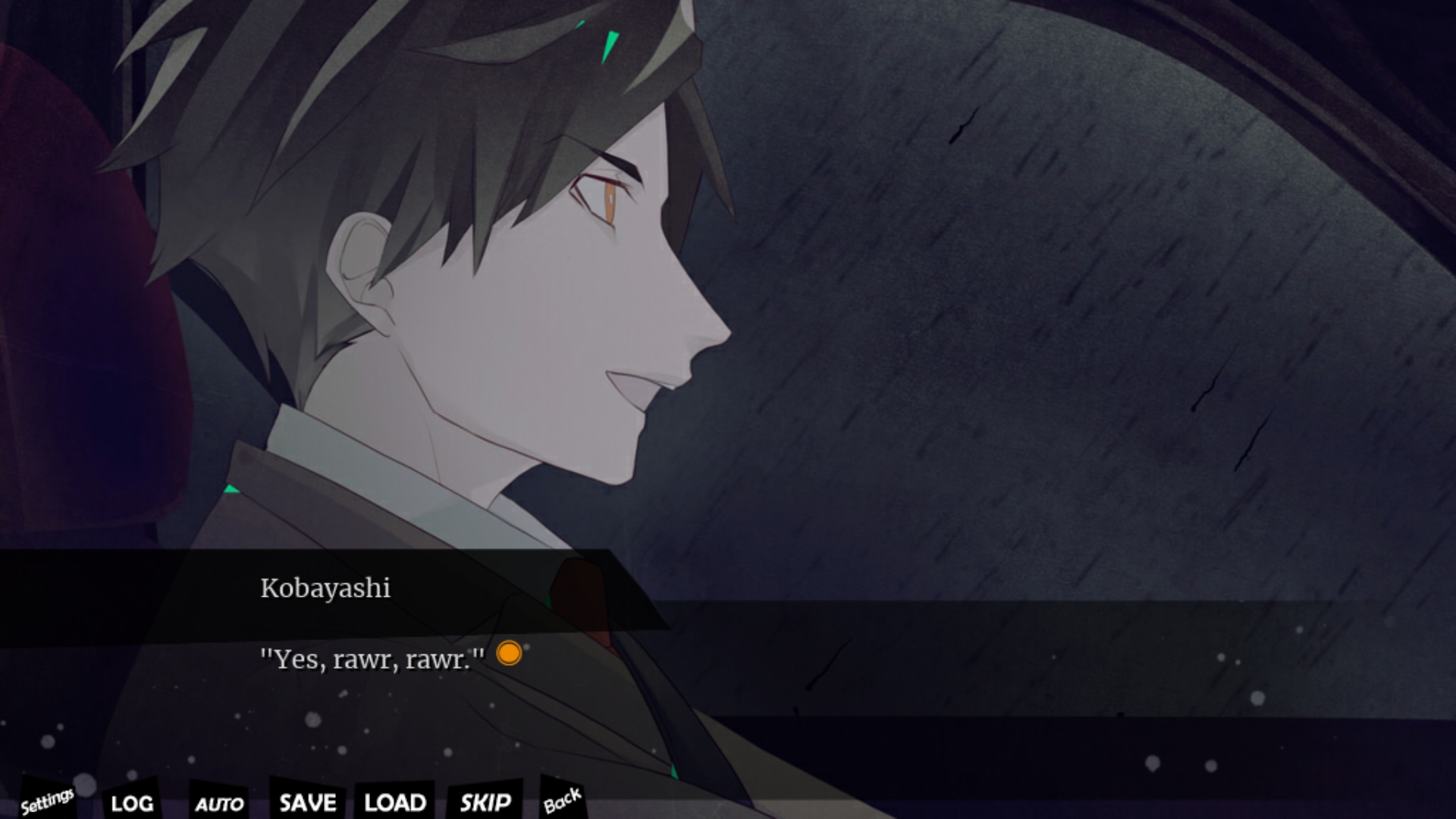
Task: Go Back to the previous line
Action: [562, 800]
